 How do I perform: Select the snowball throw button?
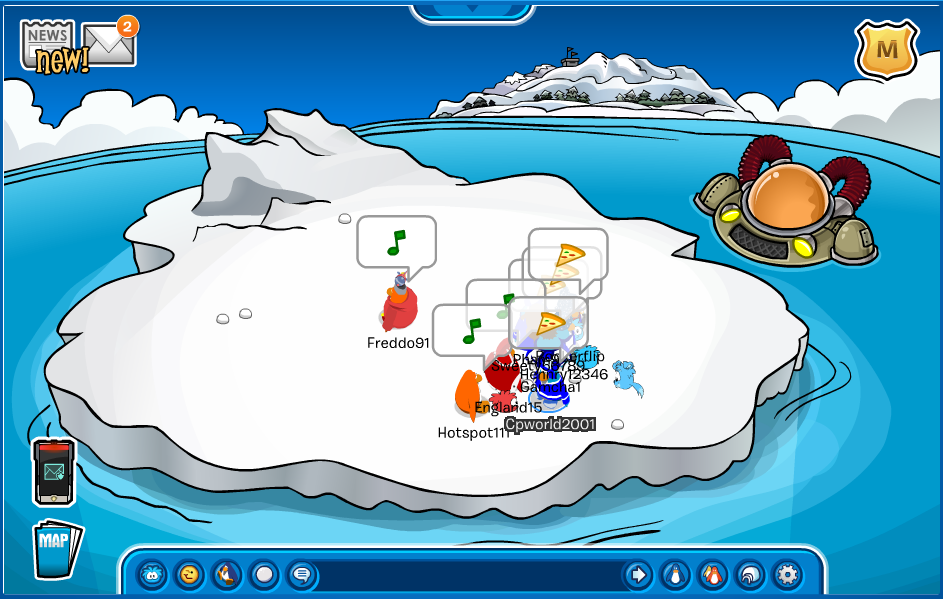click(x=264, y=575)
